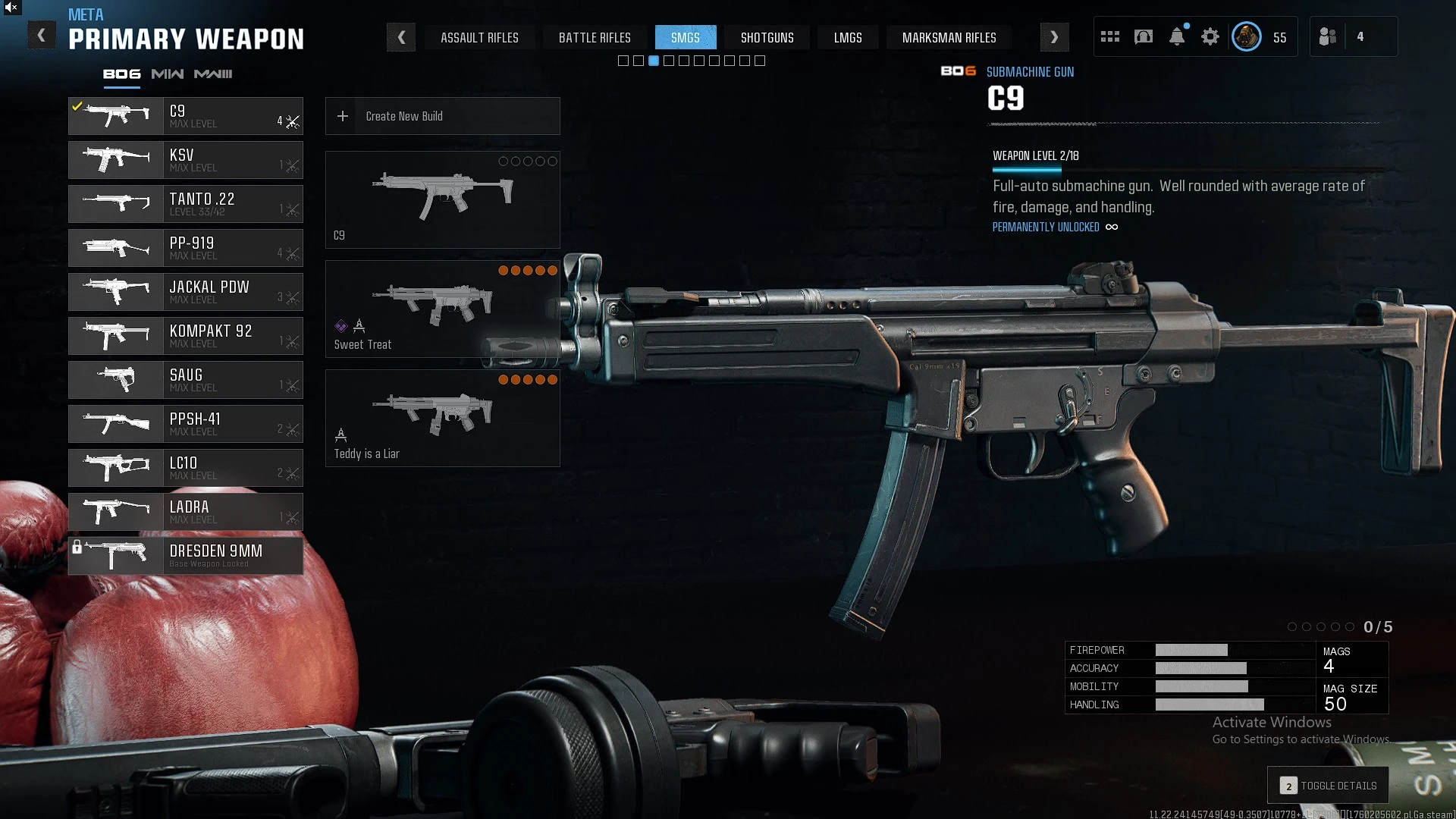Select the Shotguns tab

(767, 38)
